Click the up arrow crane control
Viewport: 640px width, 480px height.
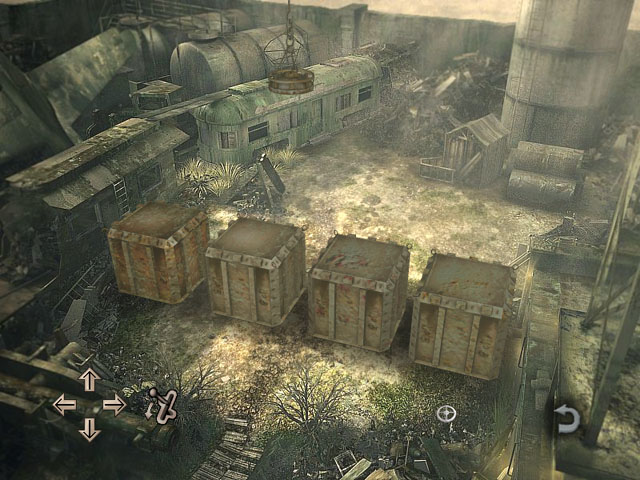click(x=89, y=379)
